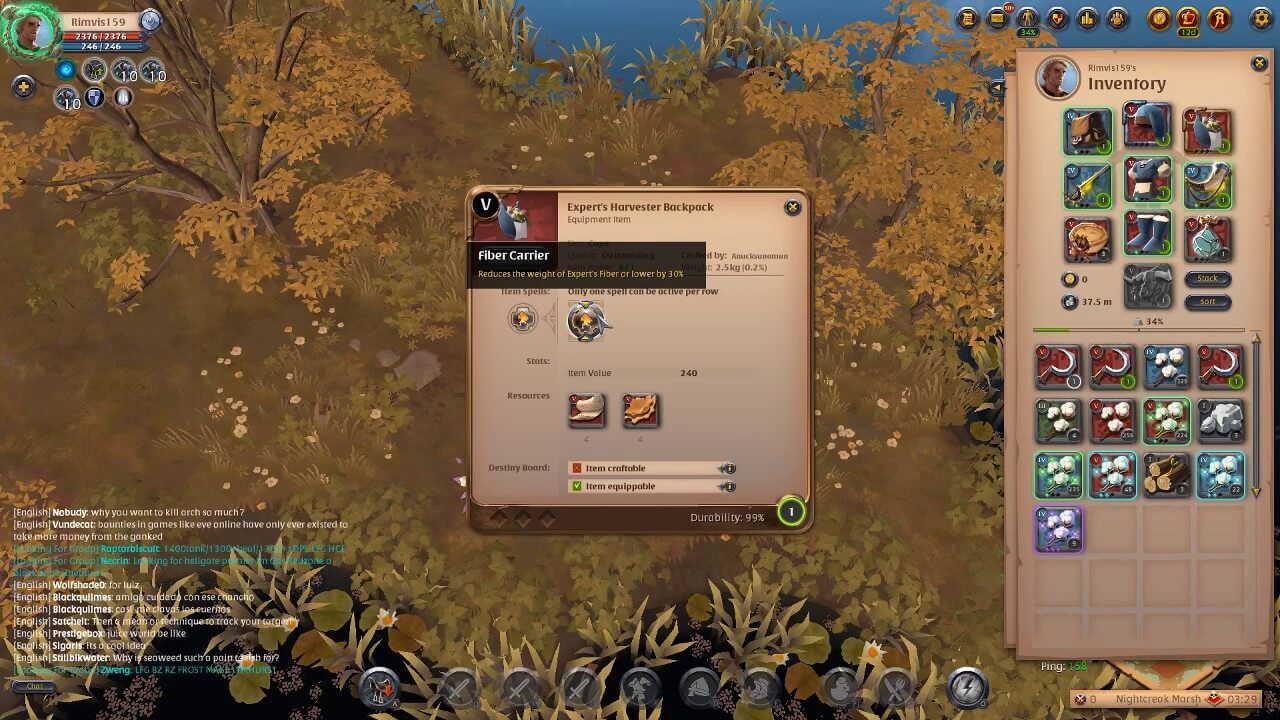Open the premium status crown icon
This screenshot has height=720, width=1280.
coord(1187,17)
